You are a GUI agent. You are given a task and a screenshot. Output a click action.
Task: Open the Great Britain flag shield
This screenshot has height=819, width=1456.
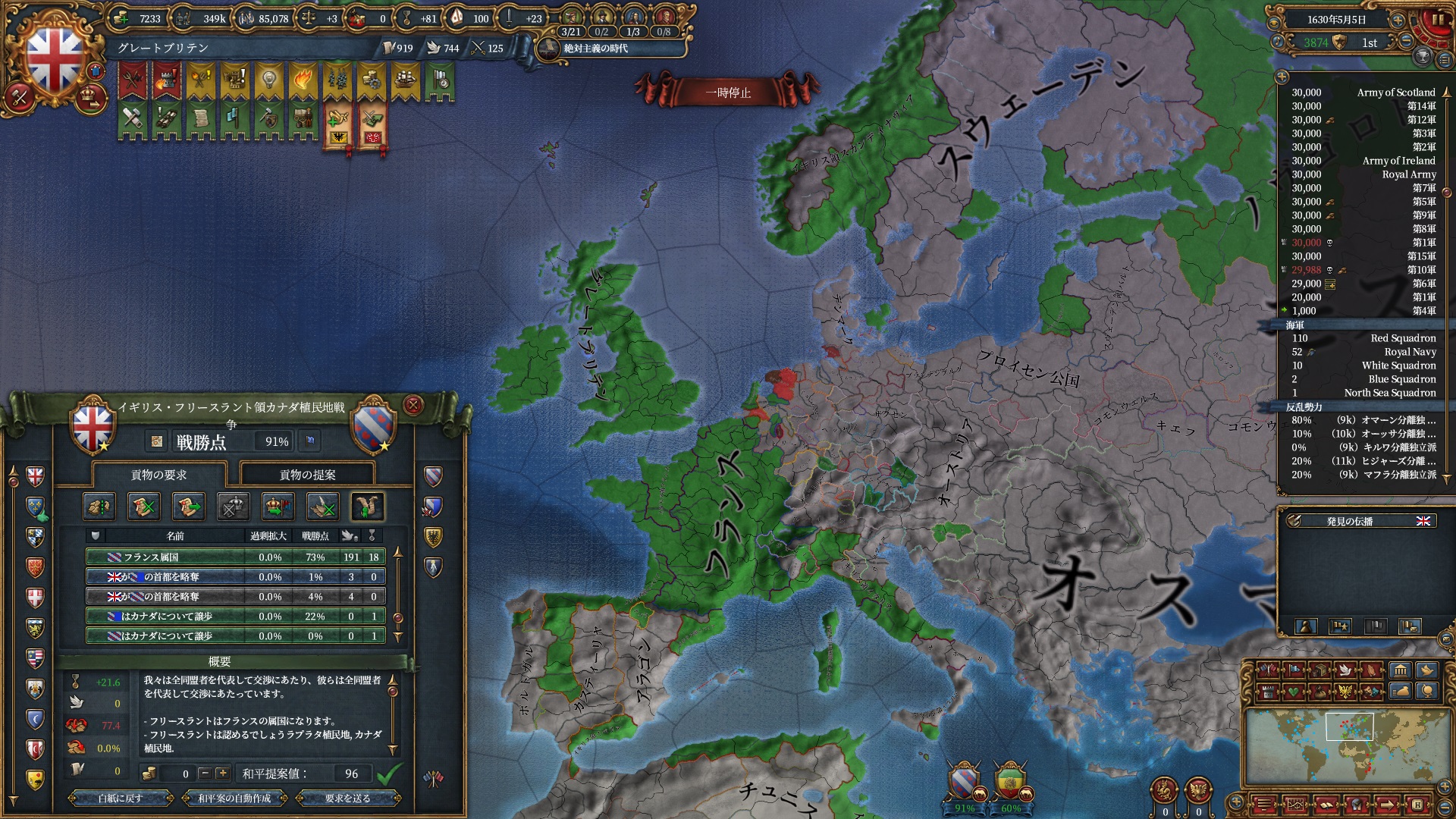(x=55, y=58)
